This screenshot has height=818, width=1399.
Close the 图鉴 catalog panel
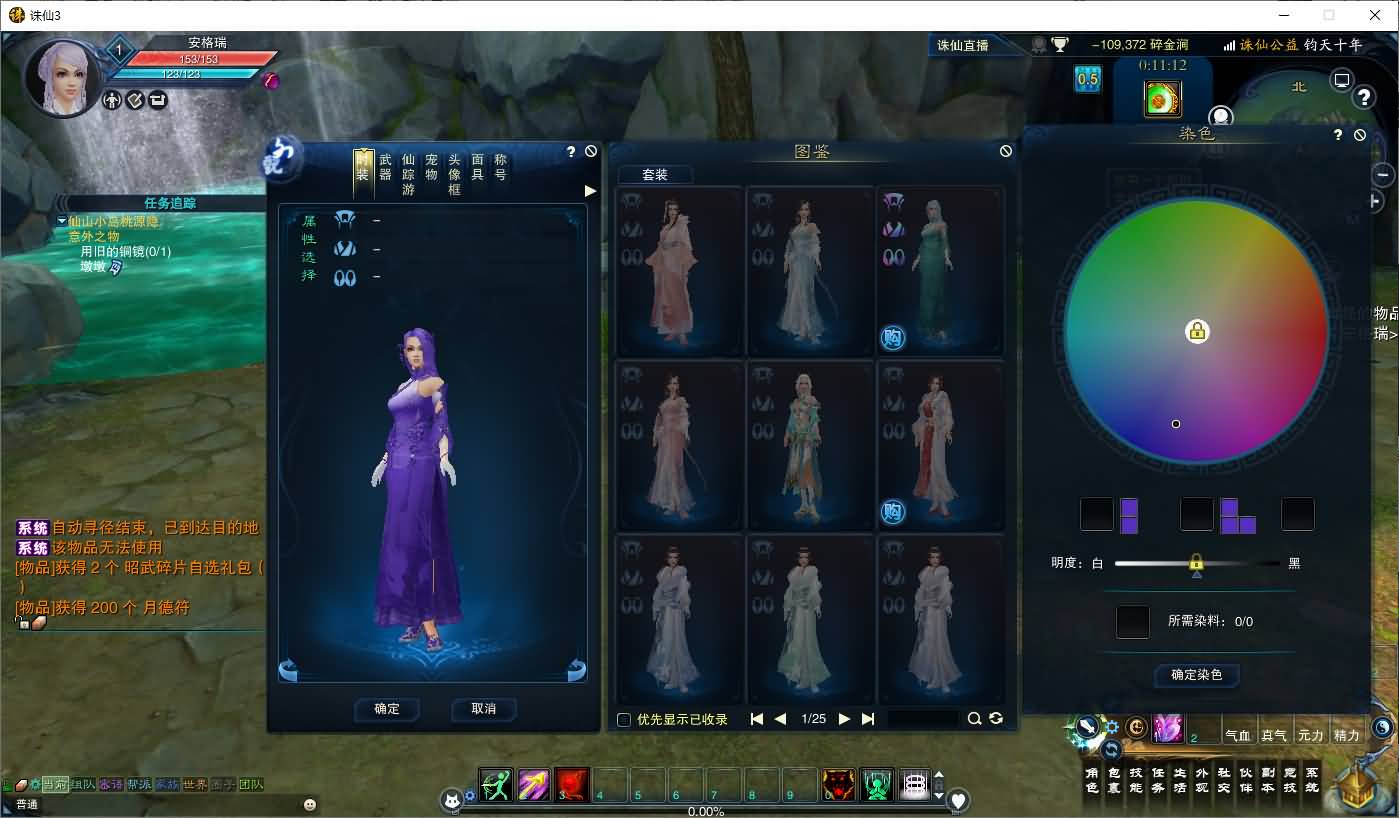[x=1006, y=151]
